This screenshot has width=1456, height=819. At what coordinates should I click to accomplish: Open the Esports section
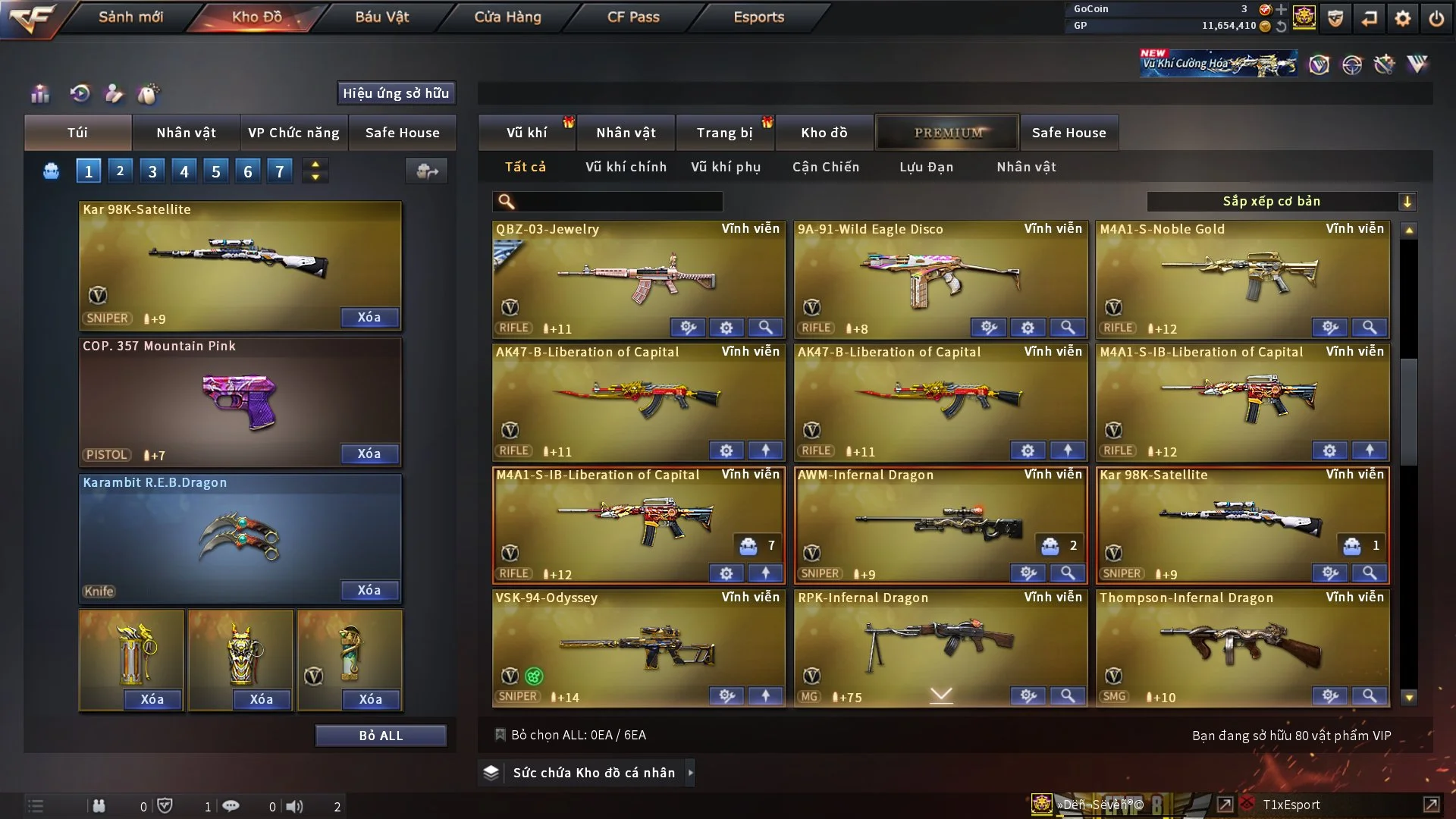pyautogui.click(x=758, y=17)
